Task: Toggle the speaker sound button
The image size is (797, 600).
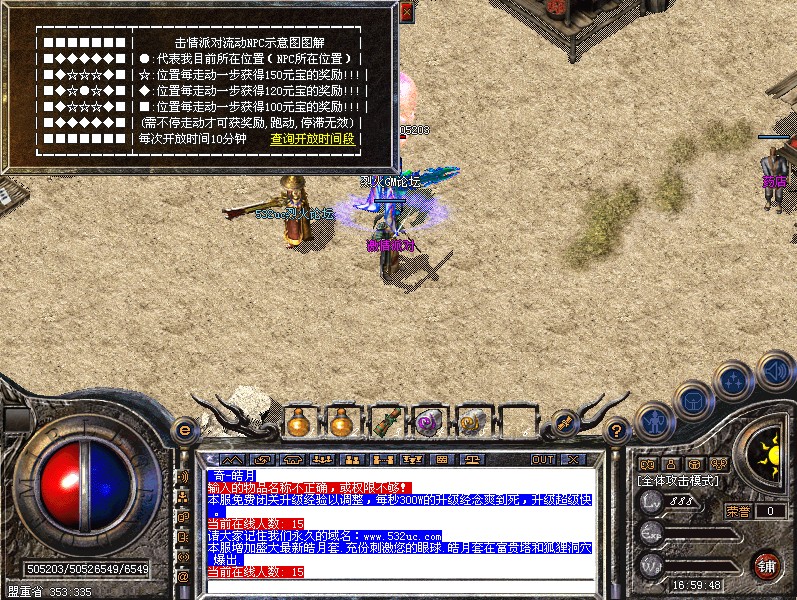Action: tap(774, 372)
